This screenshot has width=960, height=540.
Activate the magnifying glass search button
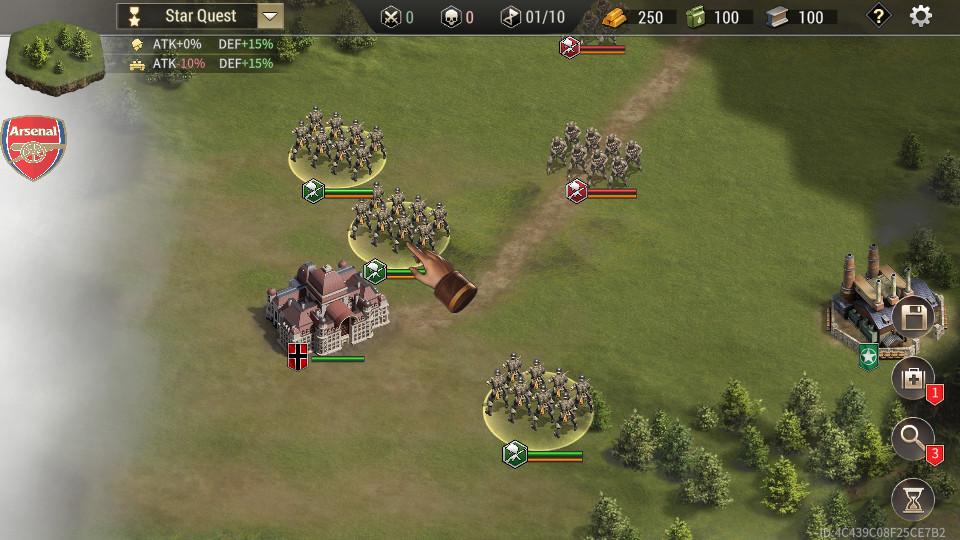click(x=912, y=439)
